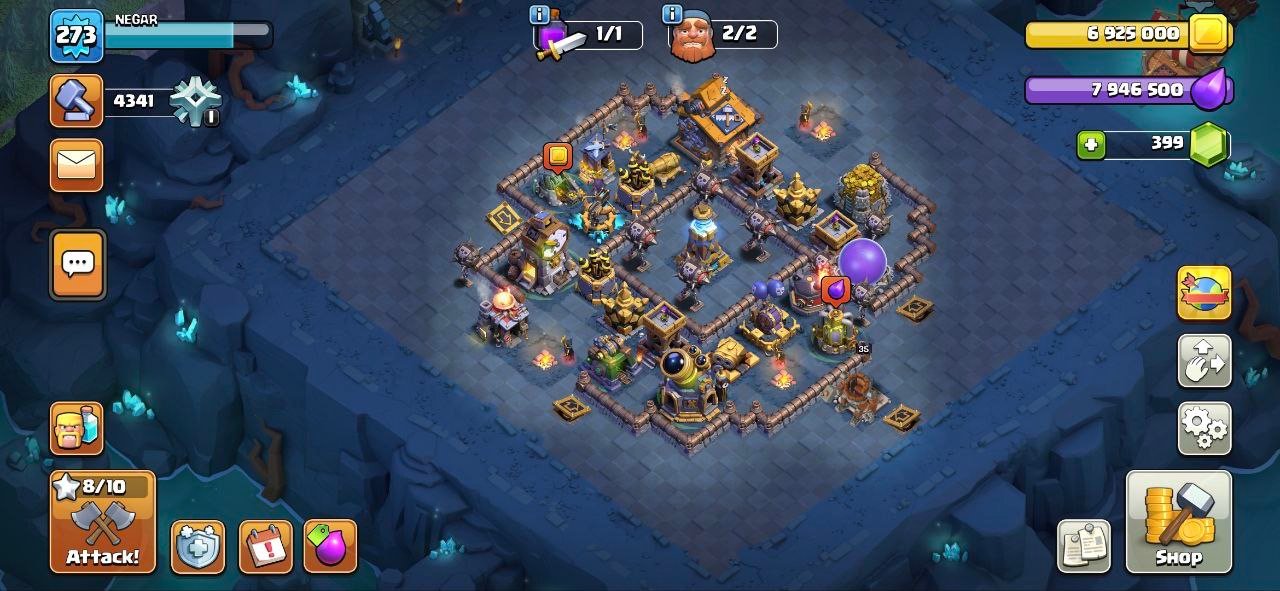Open the settings gears menu
The width and height of the screenshot is (1280, 591).
1204,428
